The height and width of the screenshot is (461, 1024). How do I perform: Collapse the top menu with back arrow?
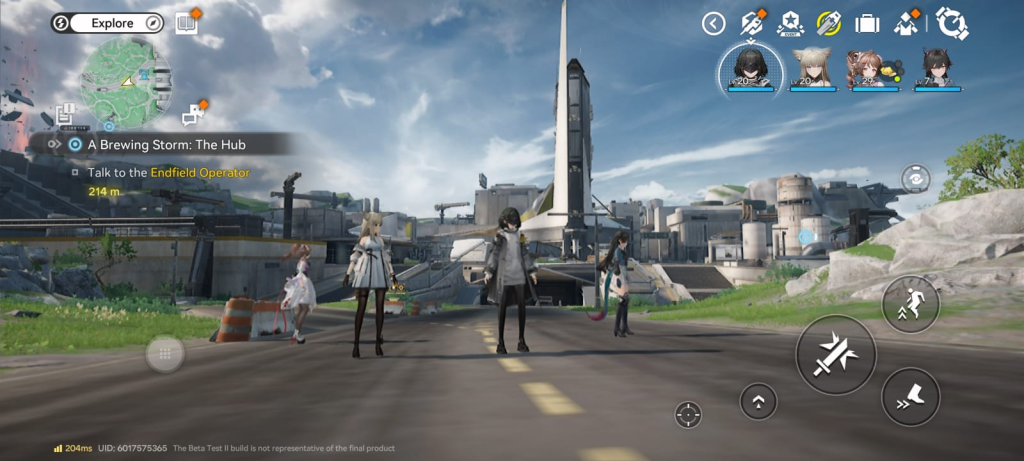pos(713,23)
